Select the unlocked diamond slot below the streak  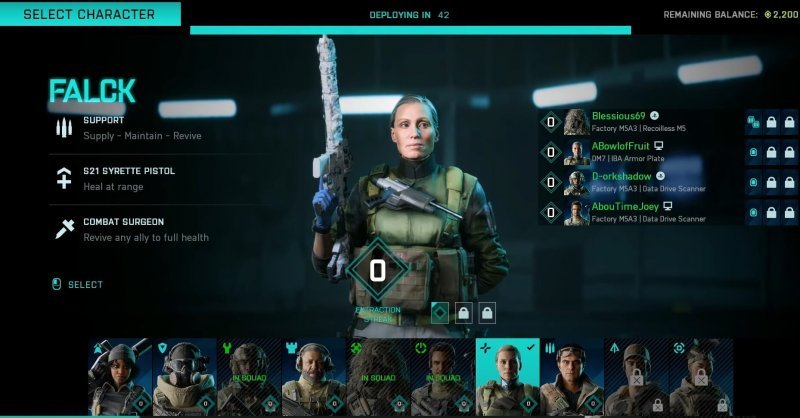pos(439,313)
